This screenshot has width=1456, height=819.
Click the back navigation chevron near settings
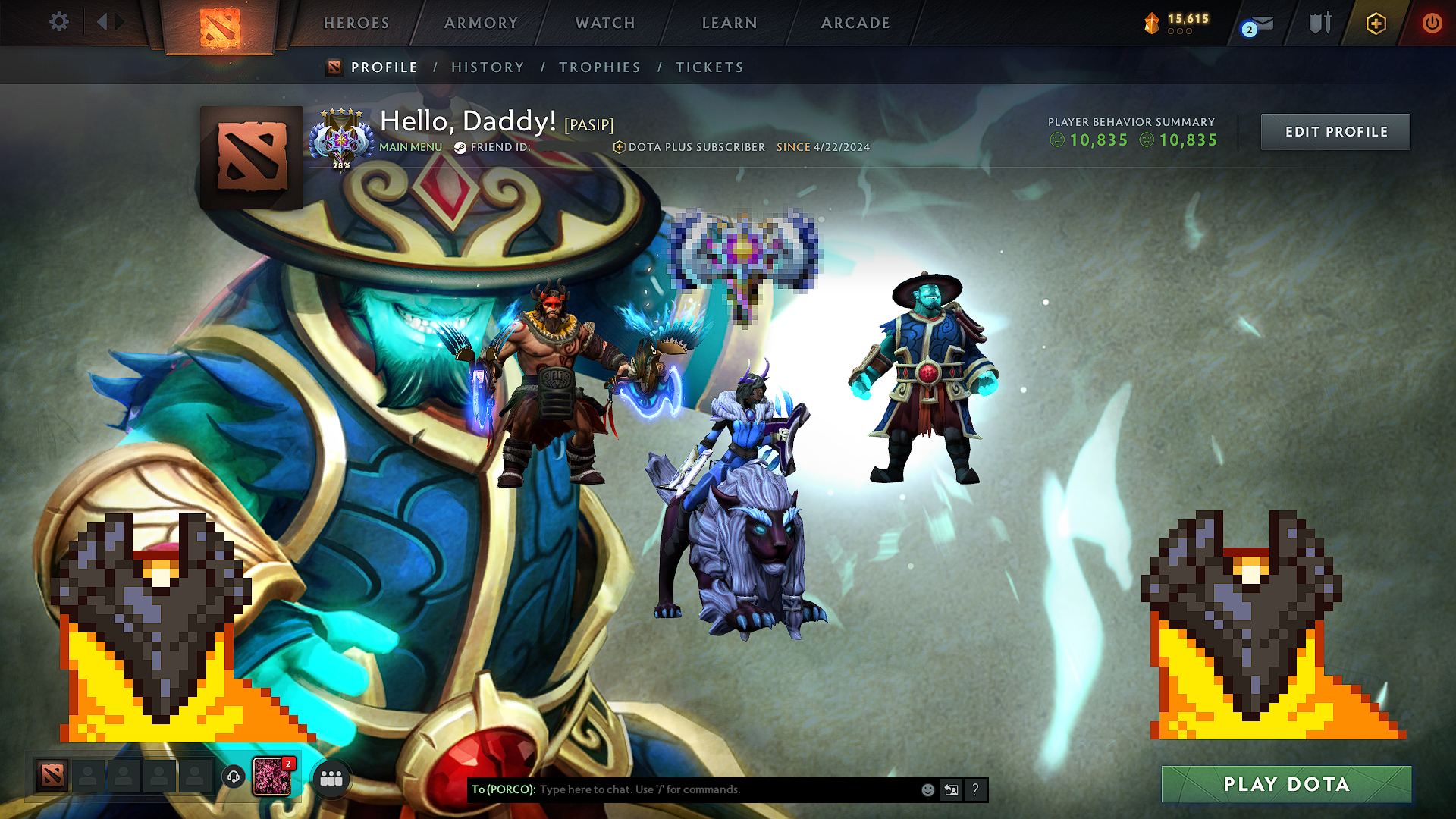pos(103,22)
